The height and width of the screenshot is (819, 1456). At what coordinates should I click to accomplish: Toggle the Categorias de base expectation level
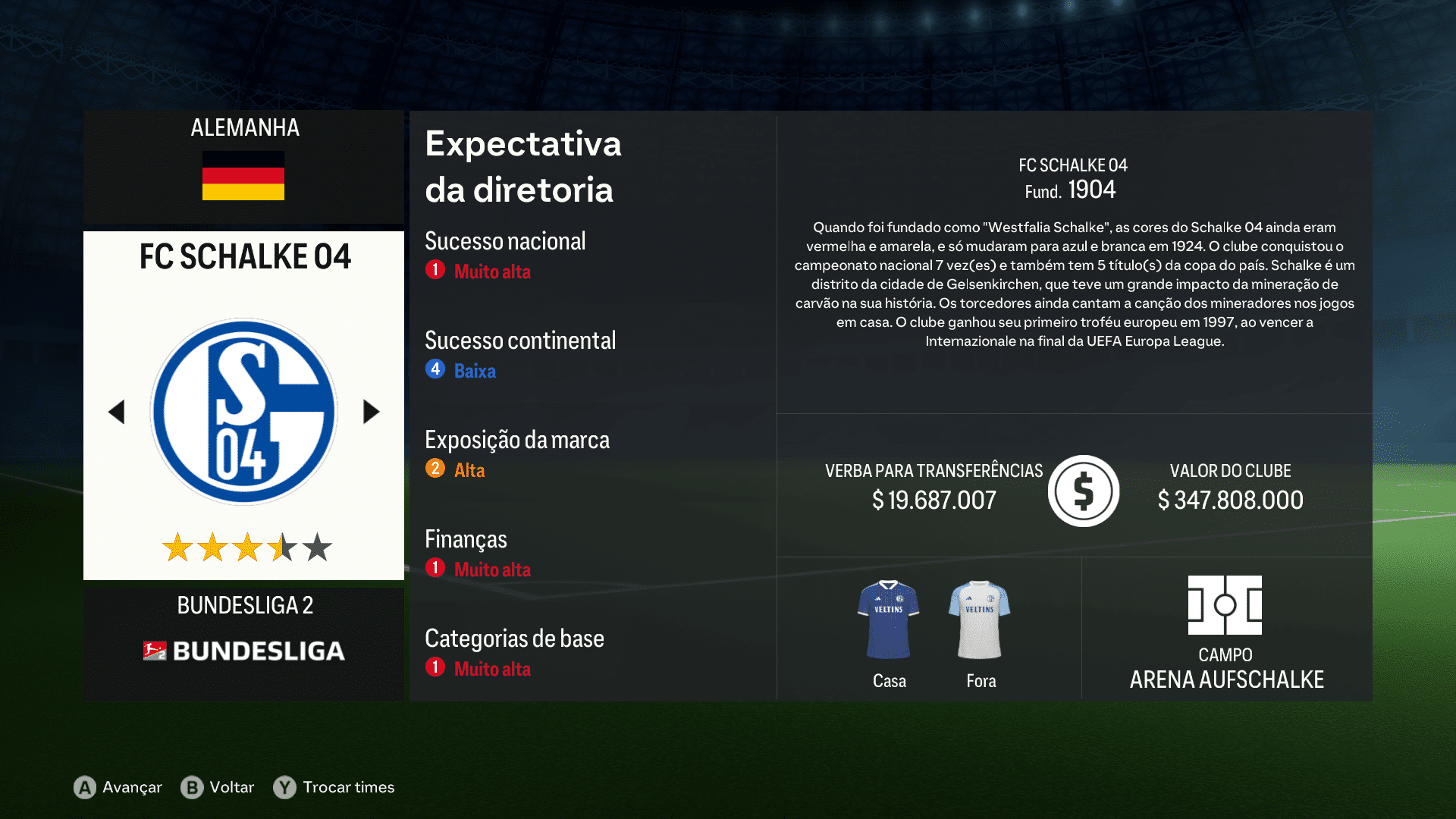click(435, 667)
